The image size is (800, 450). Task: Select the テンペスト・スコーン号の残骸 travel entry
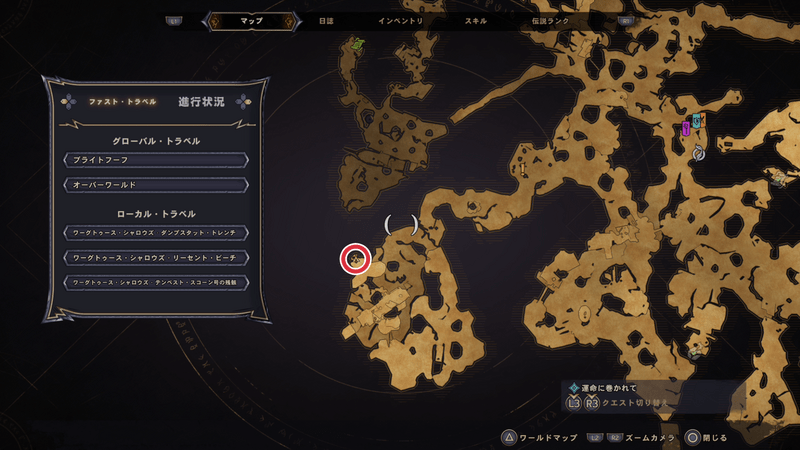click(155, 283)
